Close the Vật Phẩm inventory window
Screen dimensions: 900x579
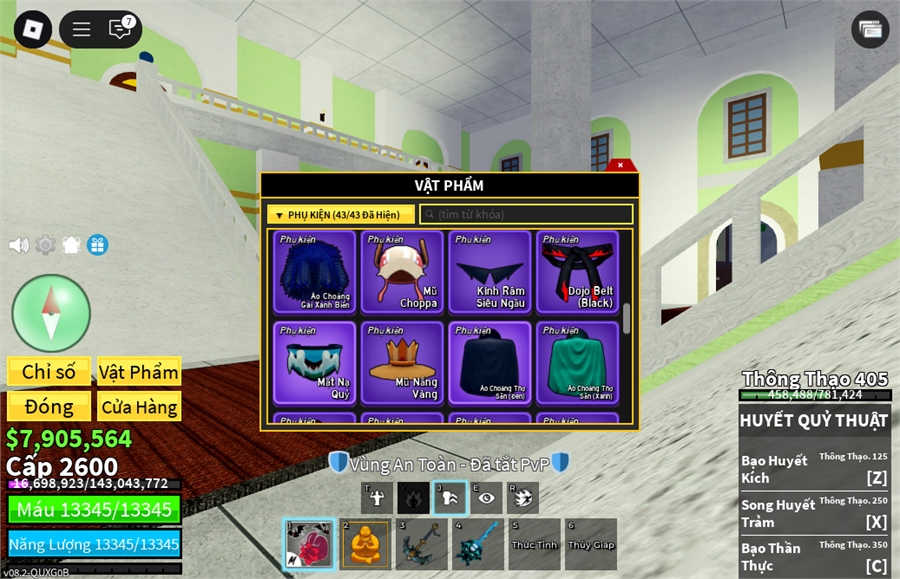click(620, 165)
